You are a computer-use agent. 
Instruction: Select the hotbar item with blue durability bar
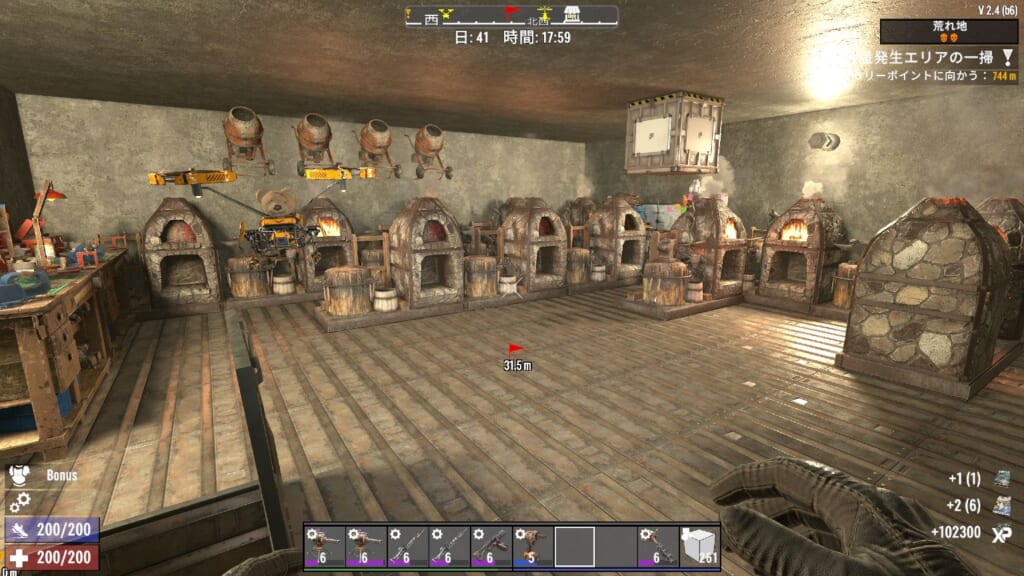coord(533,546)
